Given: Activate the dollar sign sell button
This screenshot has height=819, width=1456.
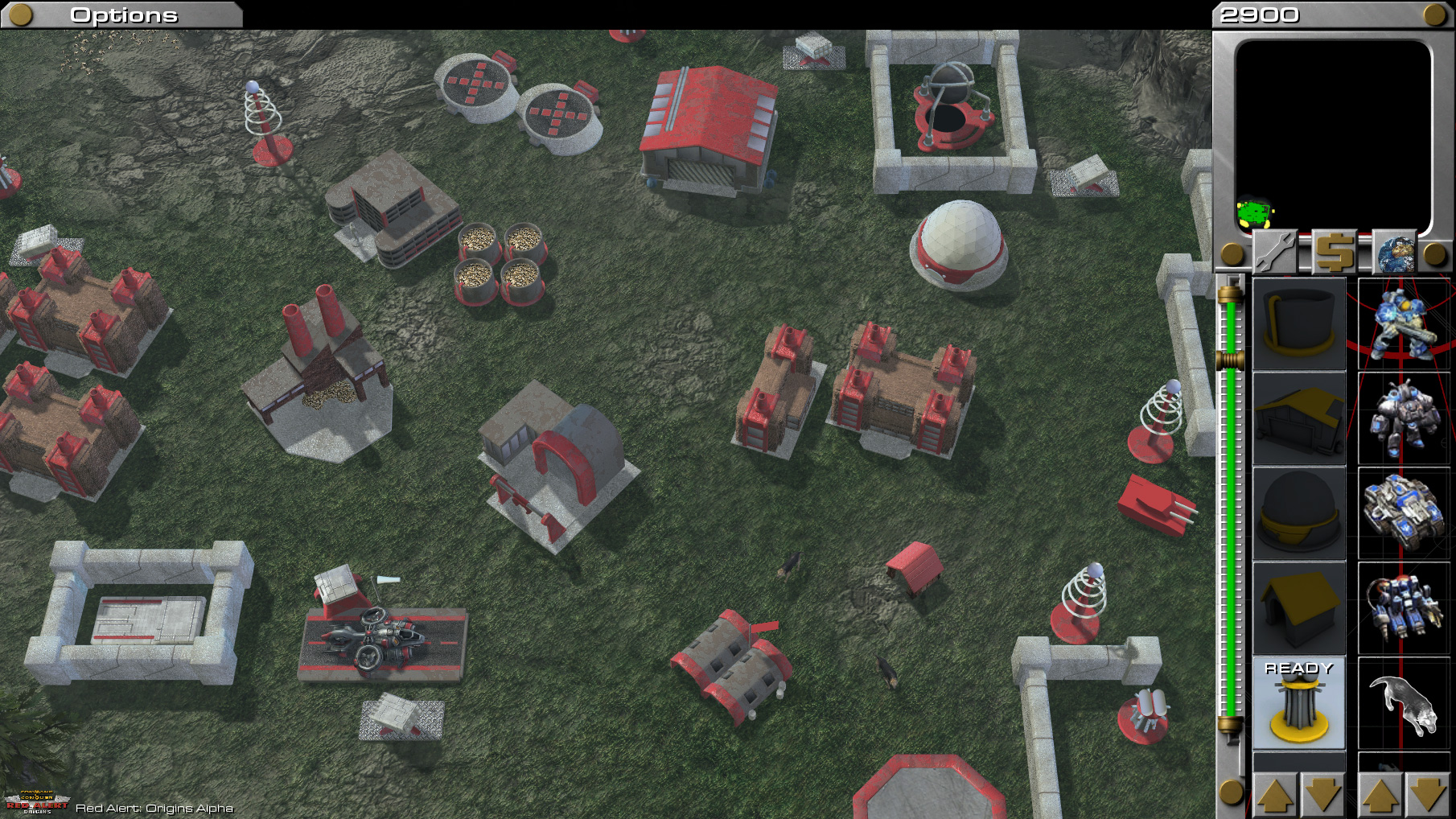Looking at the screenshot, I should [x=1335, y=253].
